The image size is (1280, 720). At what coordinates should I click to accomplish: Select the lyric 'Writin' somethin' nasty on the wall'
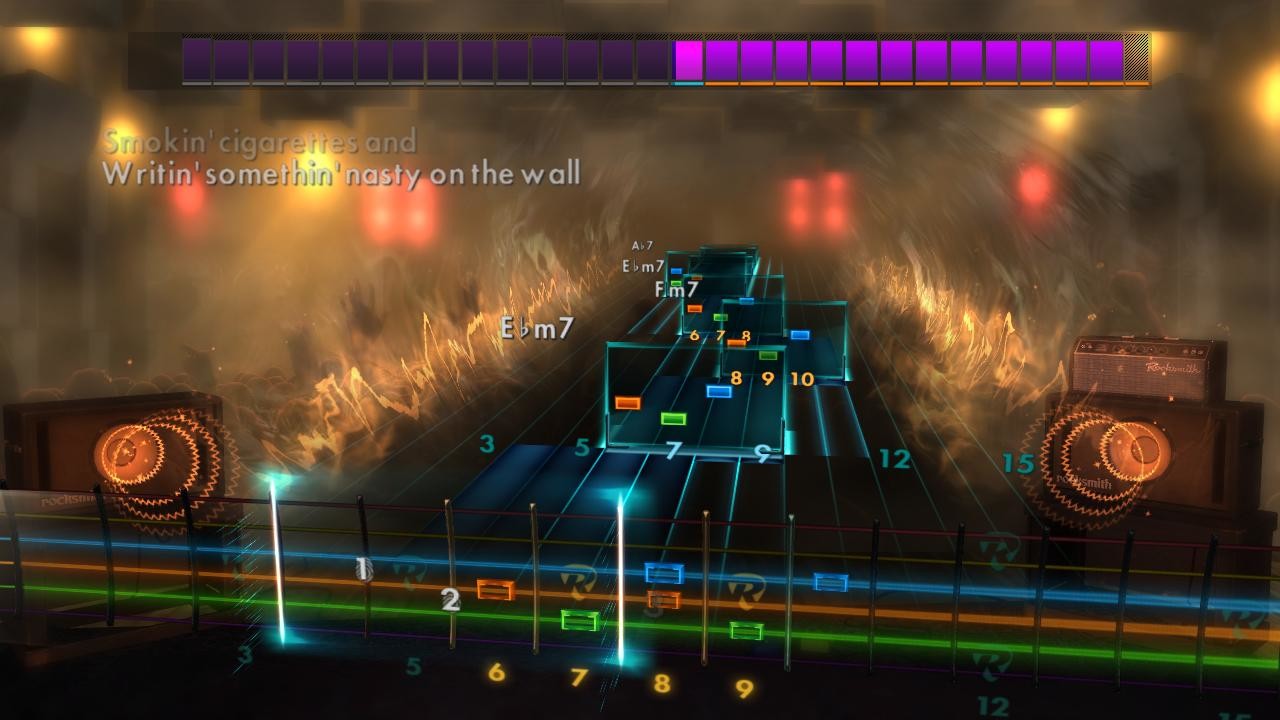click(342, 172)
